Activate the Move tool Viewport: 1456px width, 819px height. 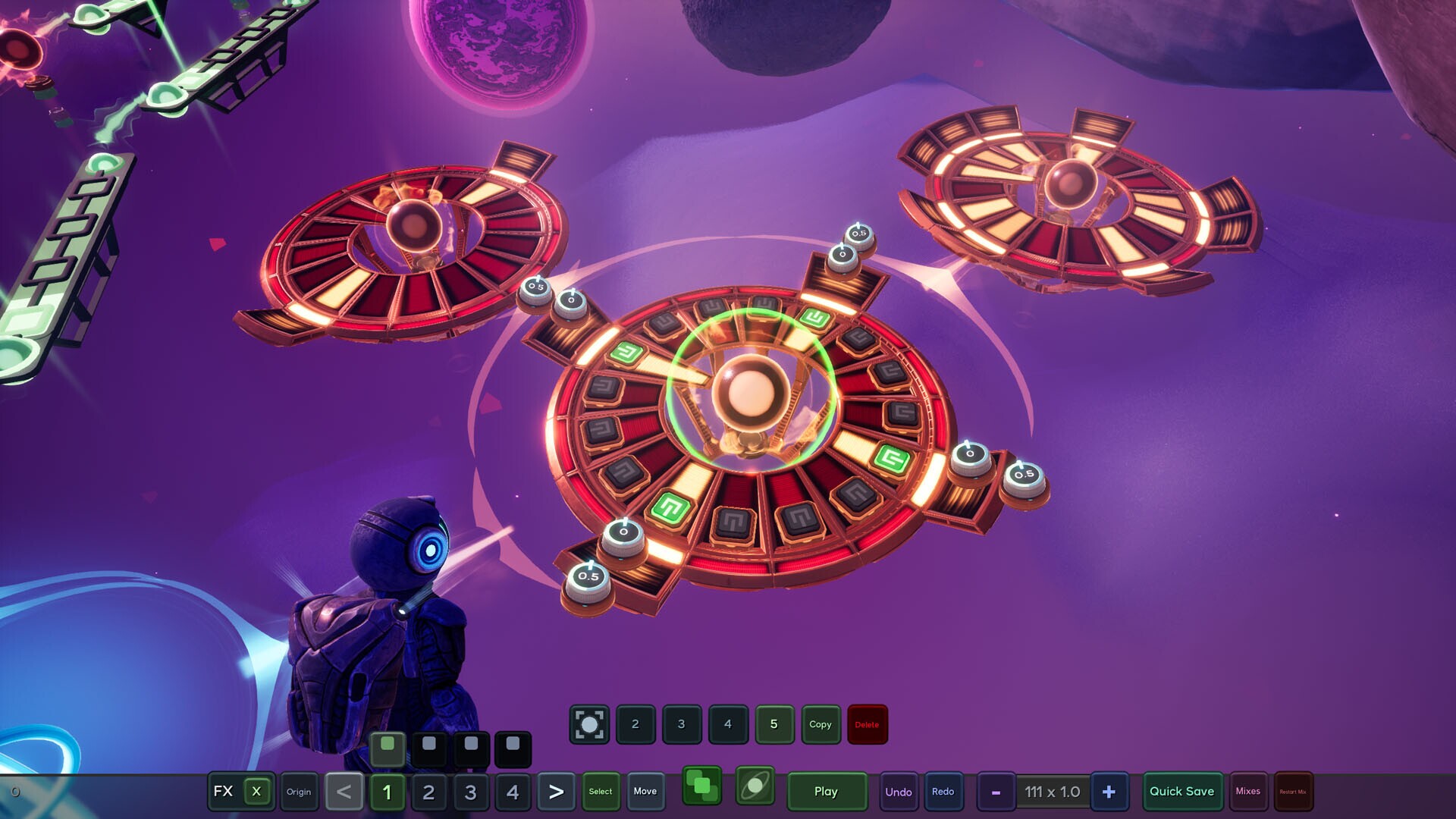pyautogui.click(x=645, y=792)
